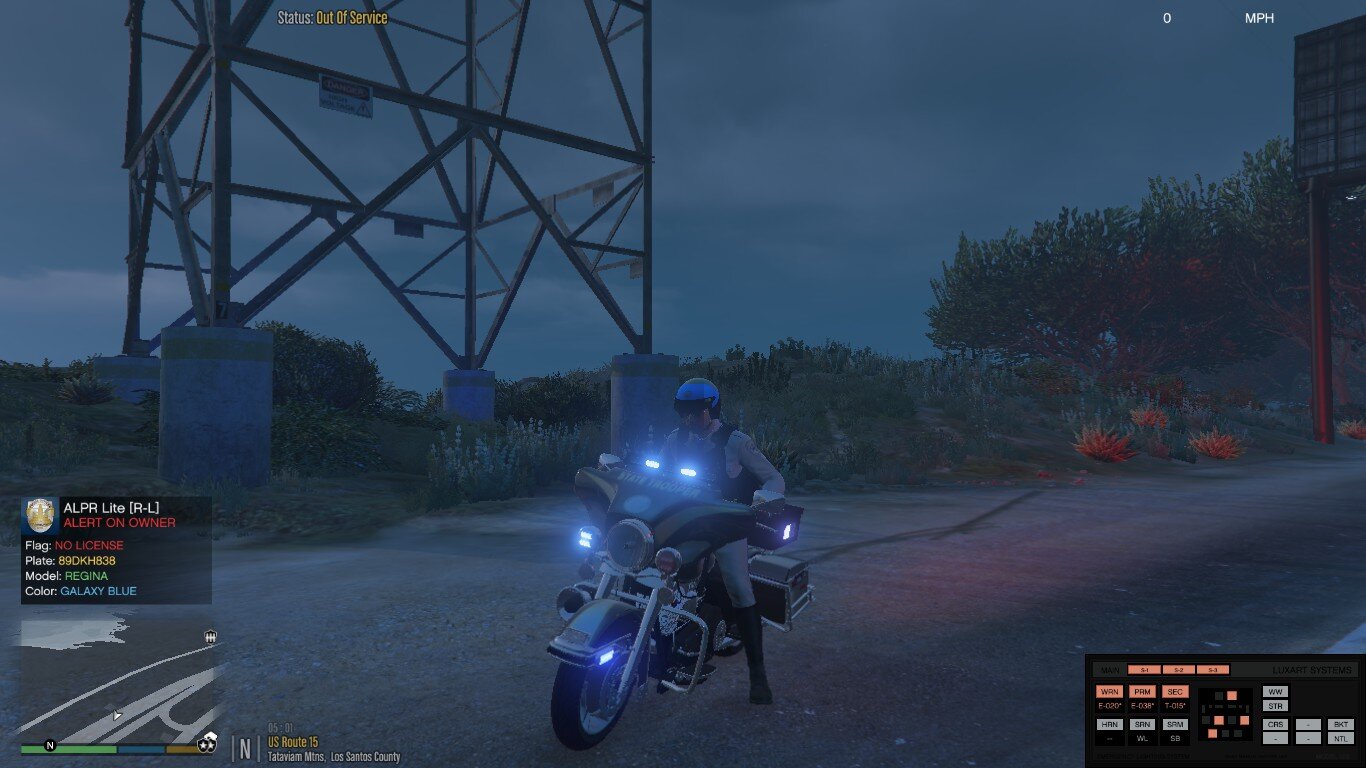Image resolution: width=1366 pixels, height=768 pixels.
Task: Click the HRN horn icon on Luxart panel
Action: pos(1110,724)
